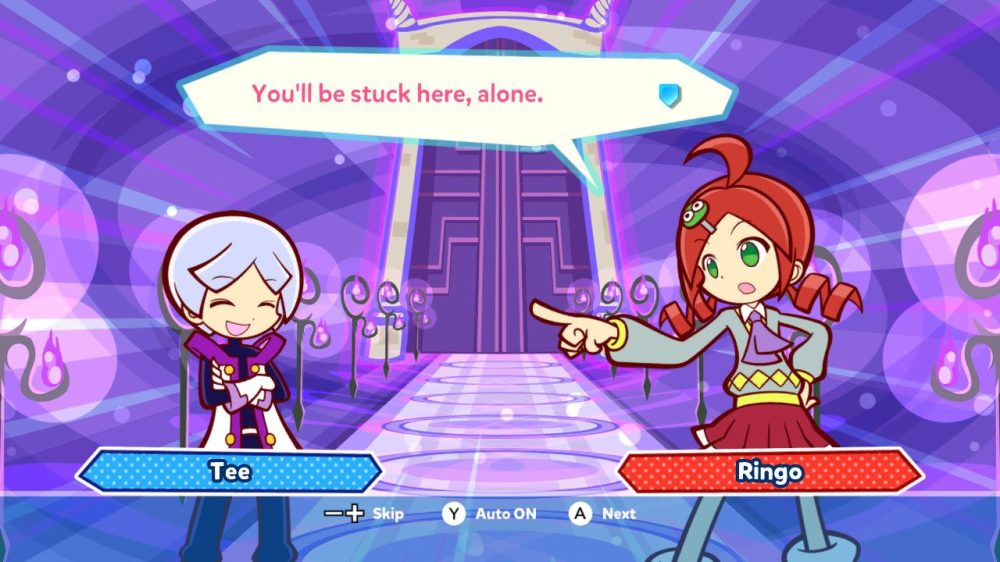
Task: Skip the cutscene dialogue
Action: pos(365,514)
